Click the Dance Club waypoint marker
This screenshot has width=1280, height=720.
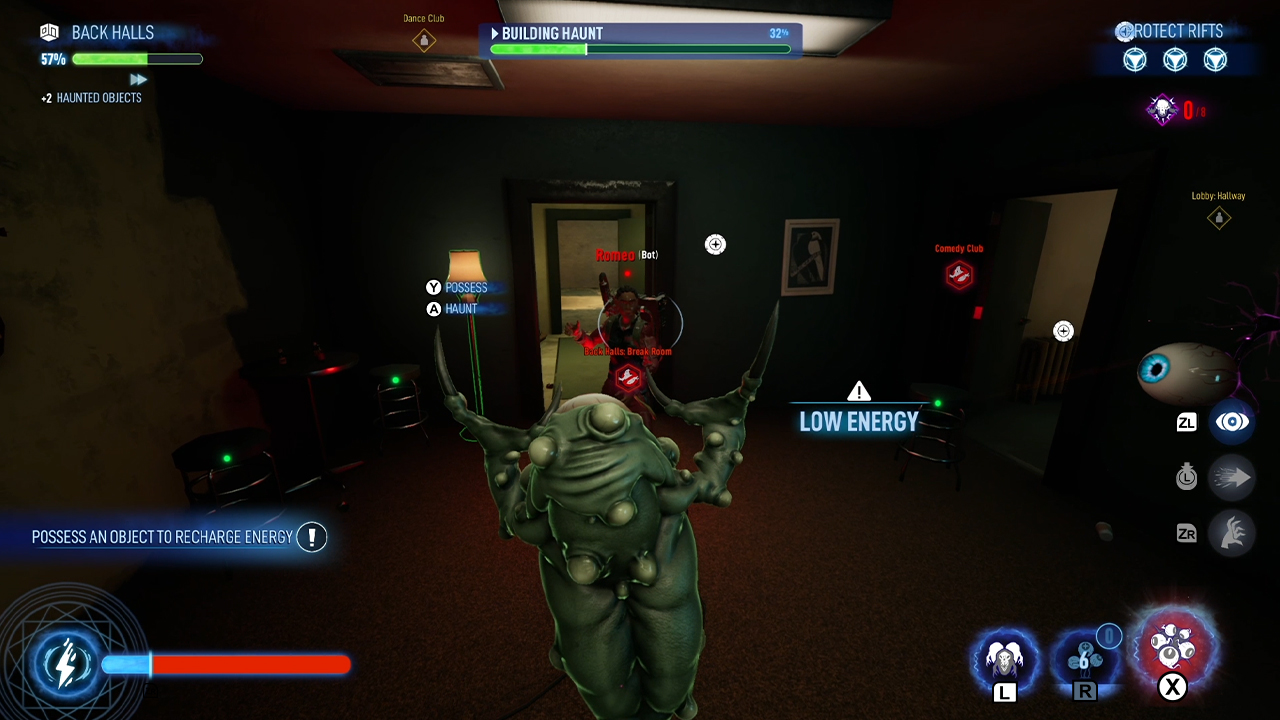click(423, 38)
